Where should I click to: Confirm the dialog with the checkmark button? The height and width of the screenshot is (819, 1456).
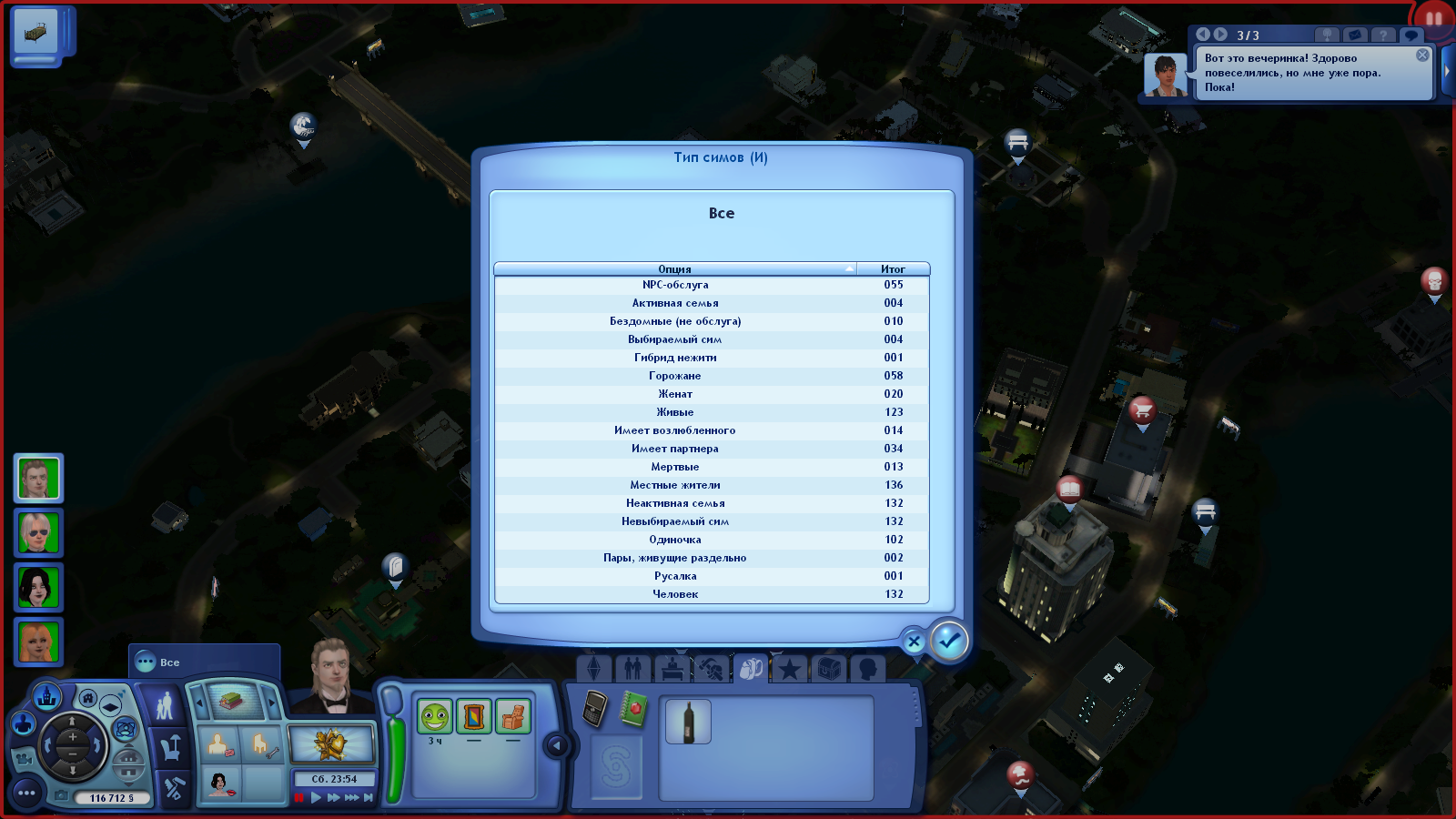point(949,641)
